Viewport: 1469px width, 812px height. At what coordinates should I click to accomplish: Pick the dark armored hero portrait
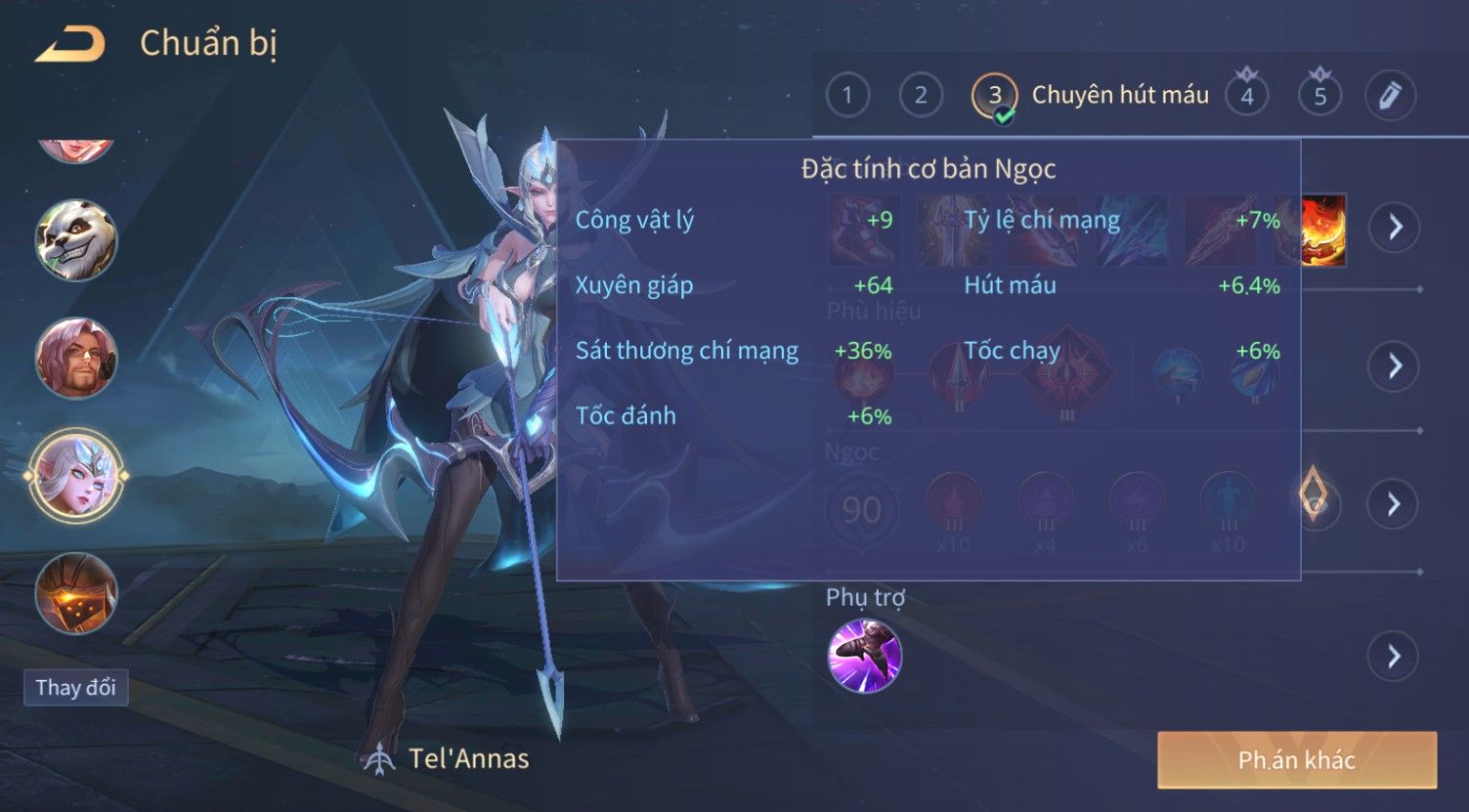(x=76, y=593)
